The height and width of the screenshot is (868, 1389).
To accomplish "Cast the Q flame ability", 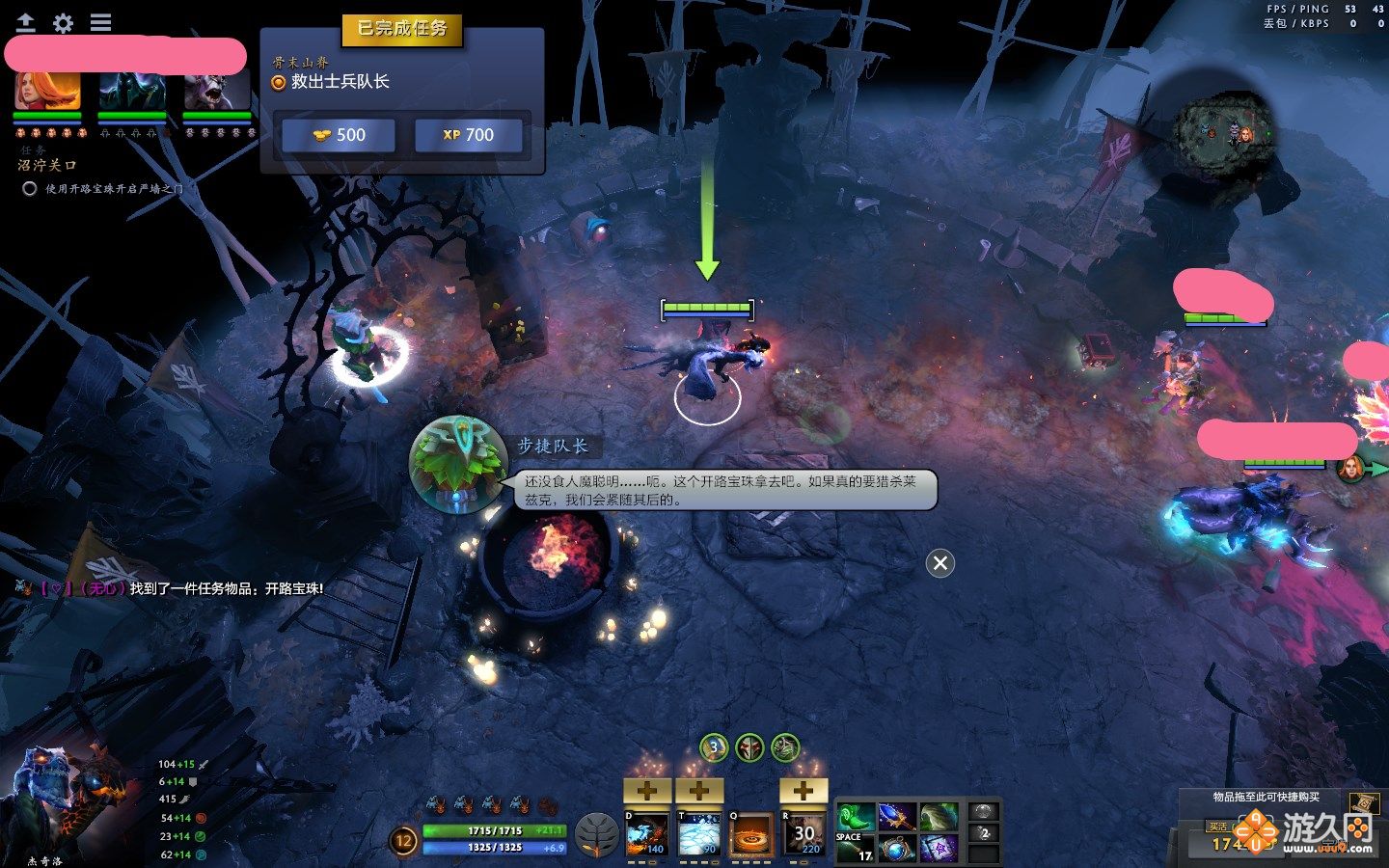I will (749, 837).
